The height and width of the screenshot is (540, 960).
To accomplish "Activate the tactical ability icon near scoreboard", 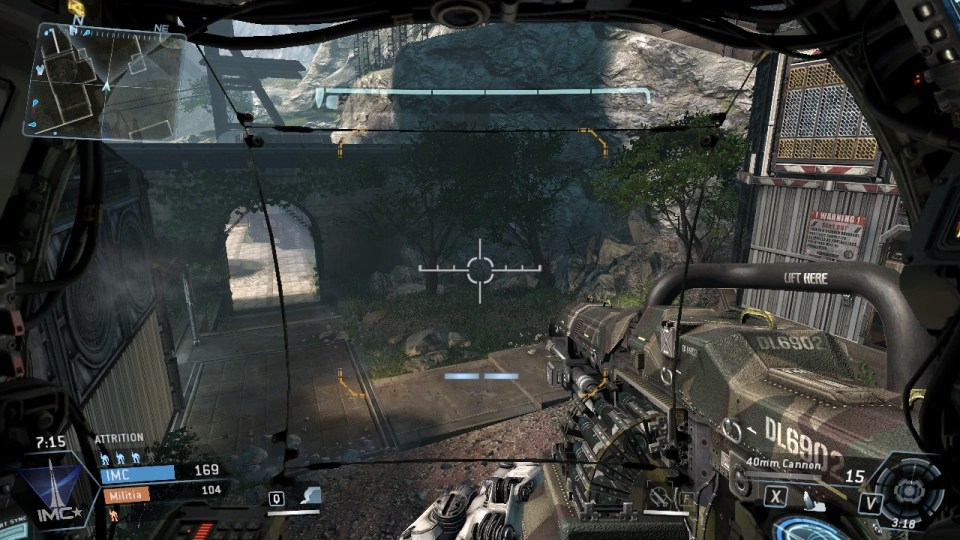I will click(x=311, y=496).
